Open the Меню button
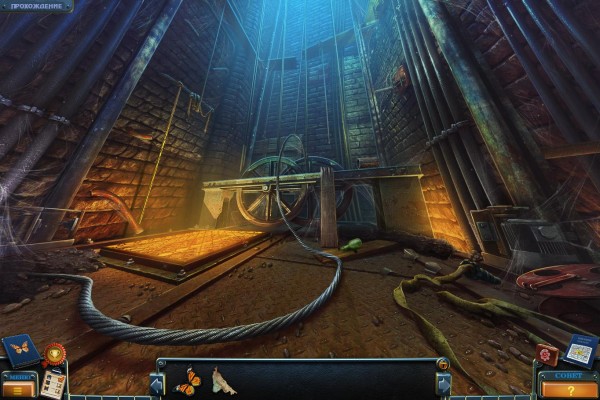The height and width of the screenshot is (400, 600). coord(18,385)
